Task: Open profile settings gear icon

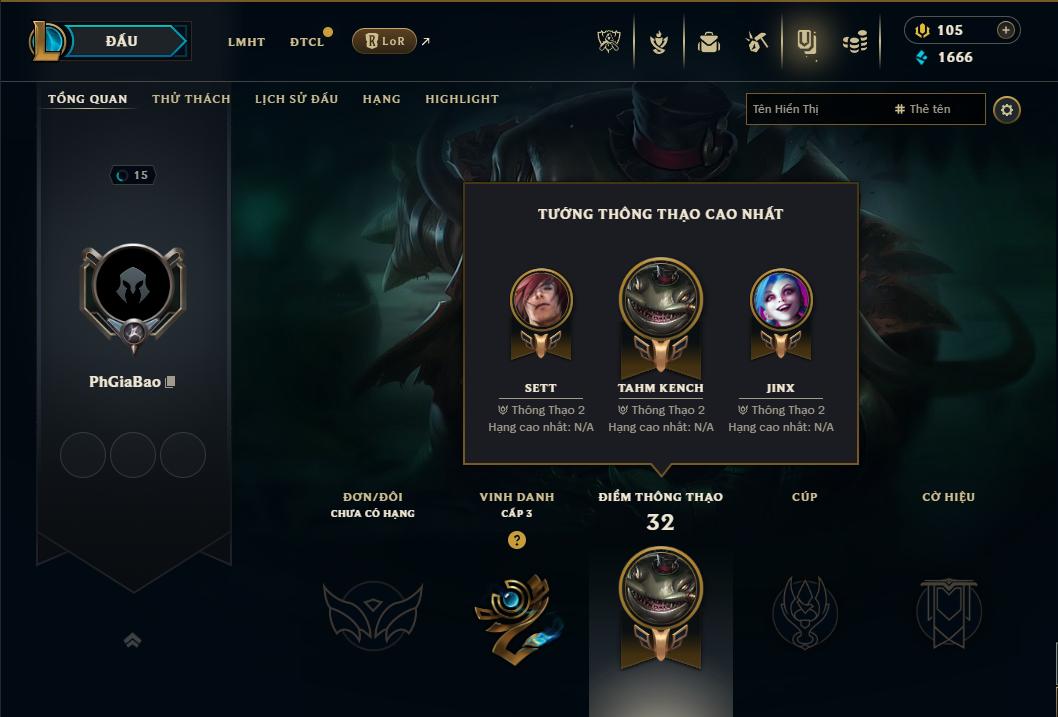Action: coord(1007,109)
